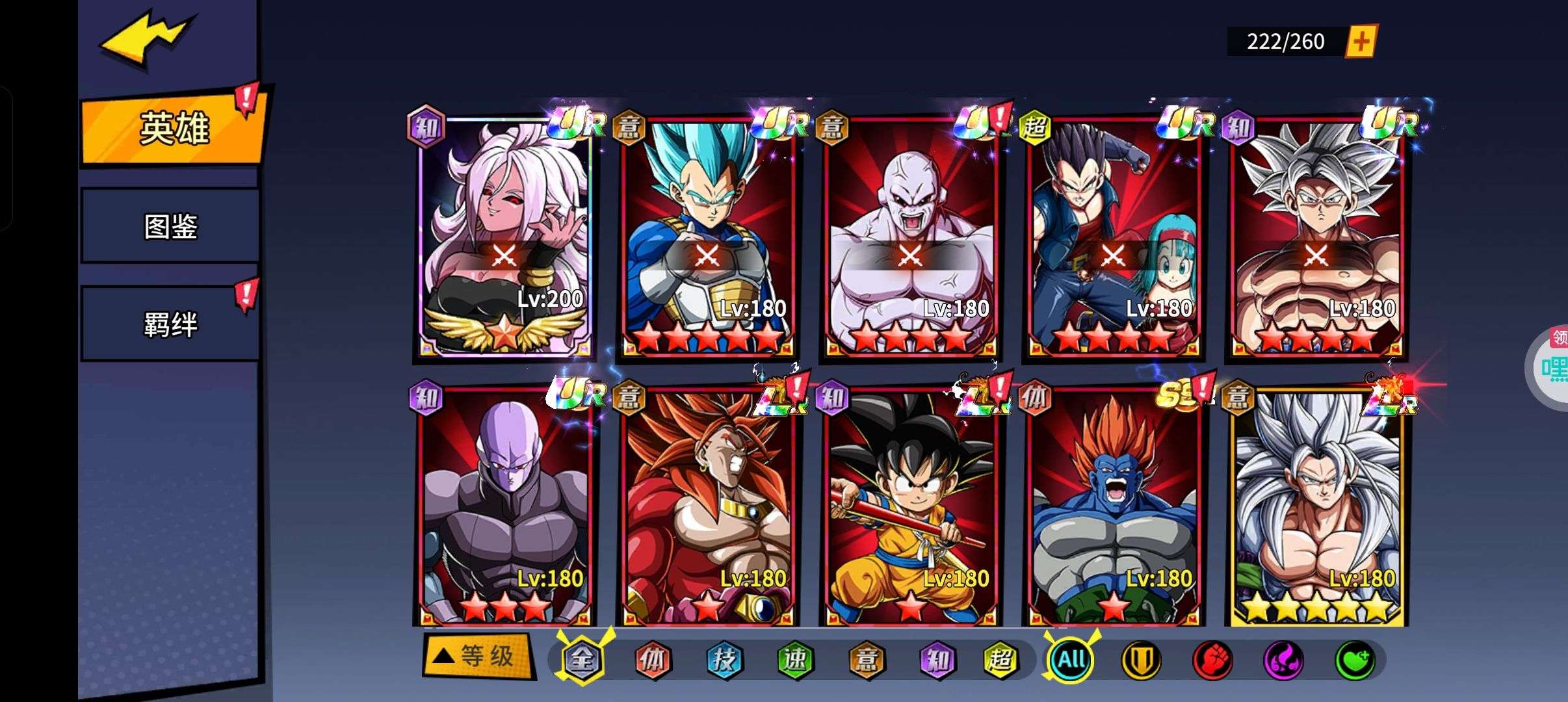Choose the blue-haired Vegeta hero card
The height and width of the screenshot is (702, 1568).
click(x=707, y=237)
